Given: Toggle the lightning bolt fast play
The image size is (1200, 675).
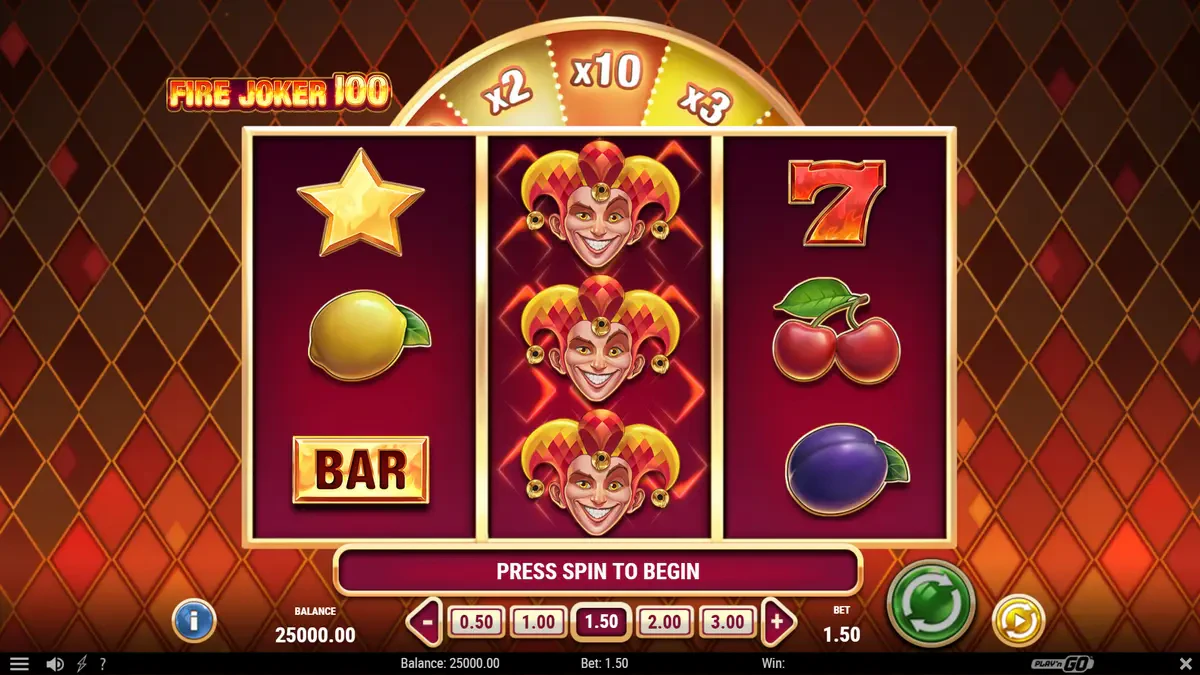Looking at the screenshot, I should pyautogui.click(x=82, y=664).
